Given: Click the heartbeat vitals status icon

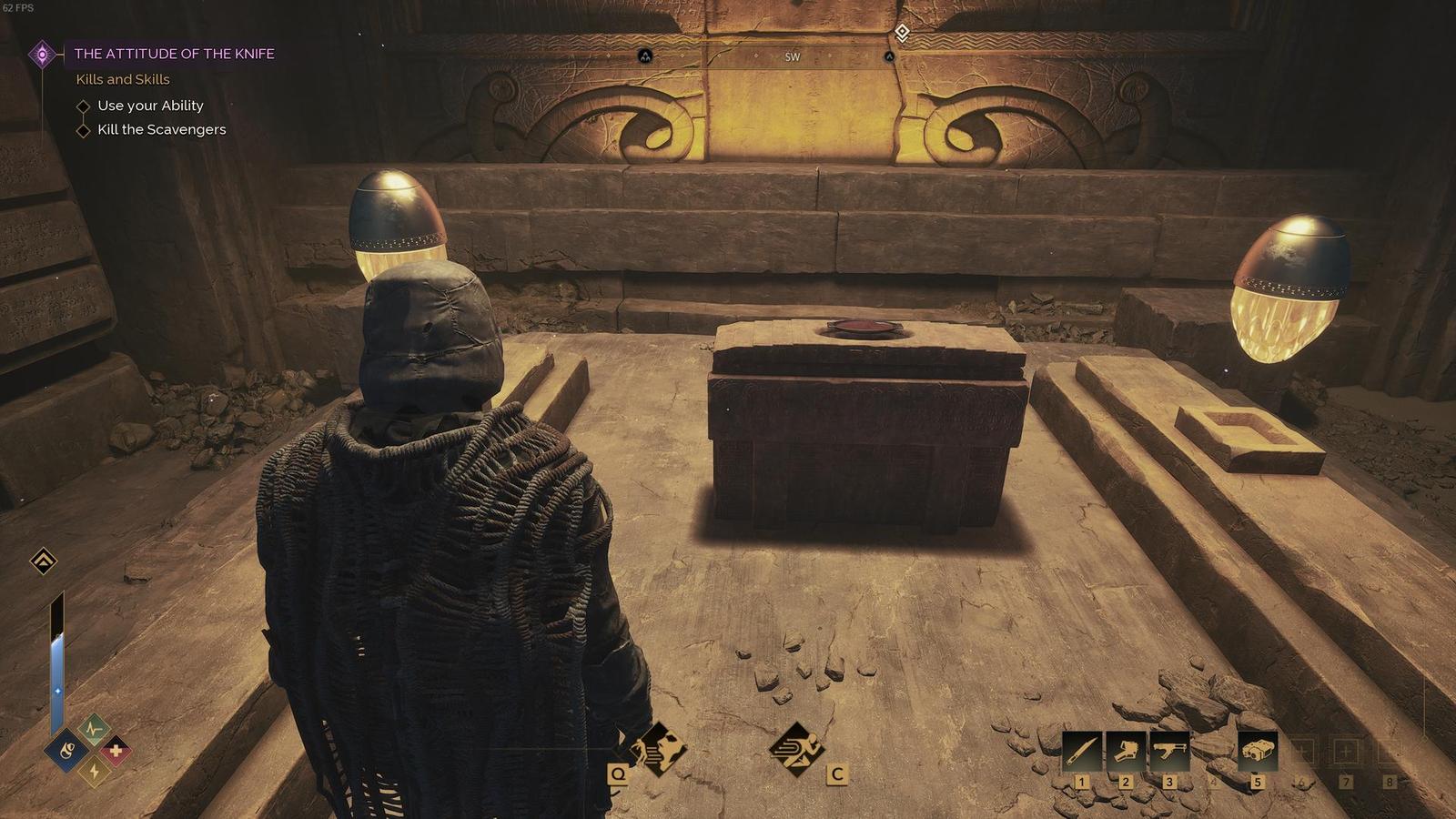Looking at the screenshot, I should tap(94, 728).
